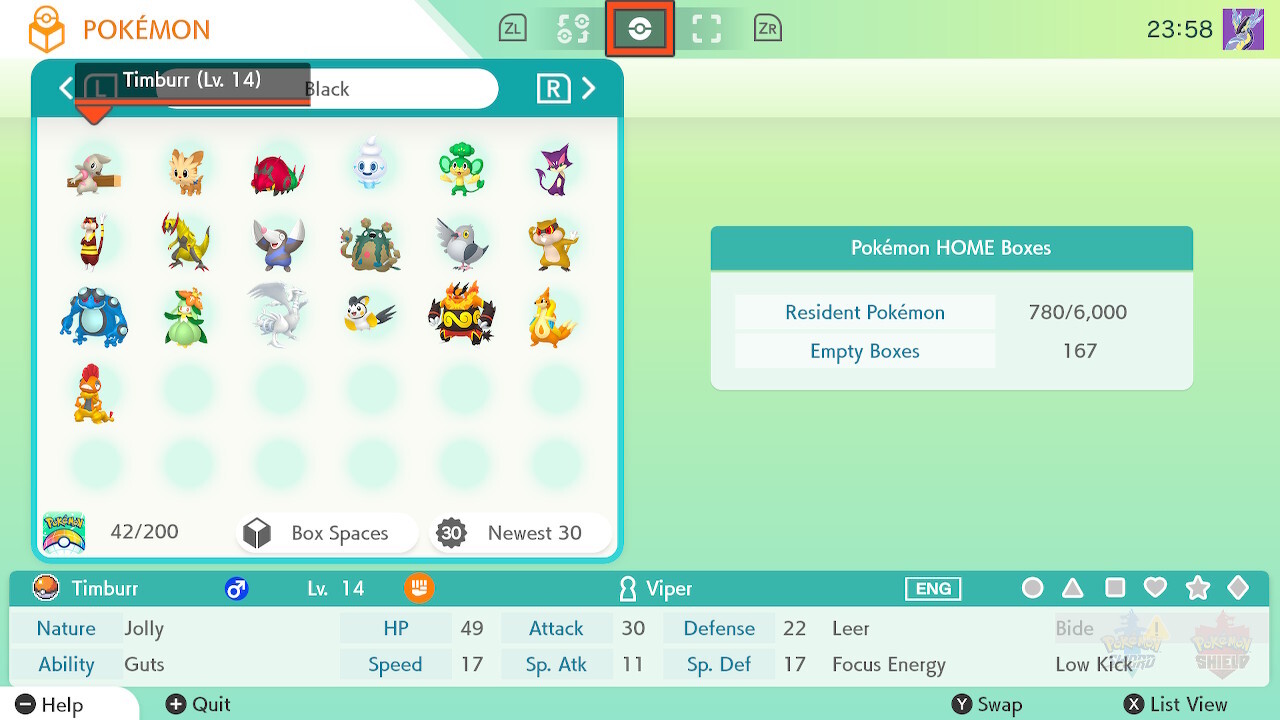Pick the red Venipede Pokémon
Image resolution: width=1280 pixels, height=720 pixels.
(x=278, y=170)
